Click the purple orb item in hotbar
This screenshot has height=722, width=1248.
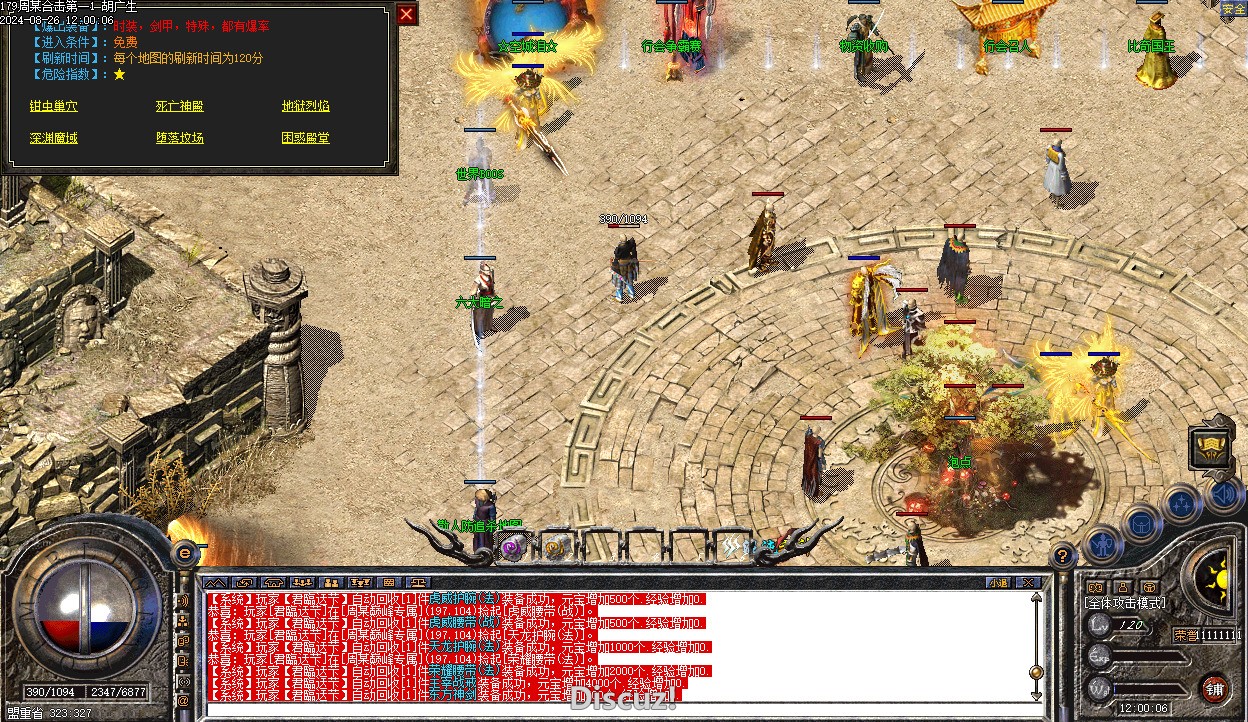point(513,547)
